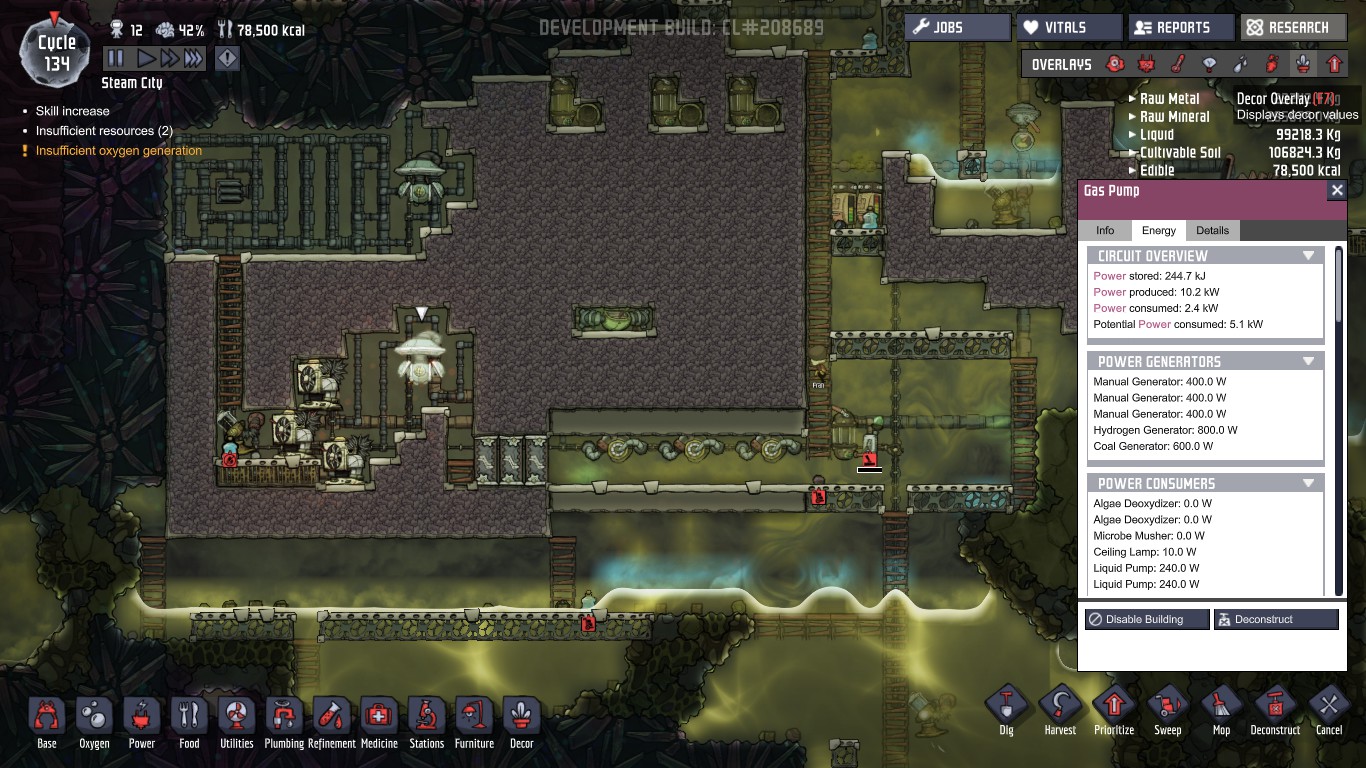Open the Jobs menu
The width and height of the screenshot is (1366, 768).
click(x=957, y=28)
